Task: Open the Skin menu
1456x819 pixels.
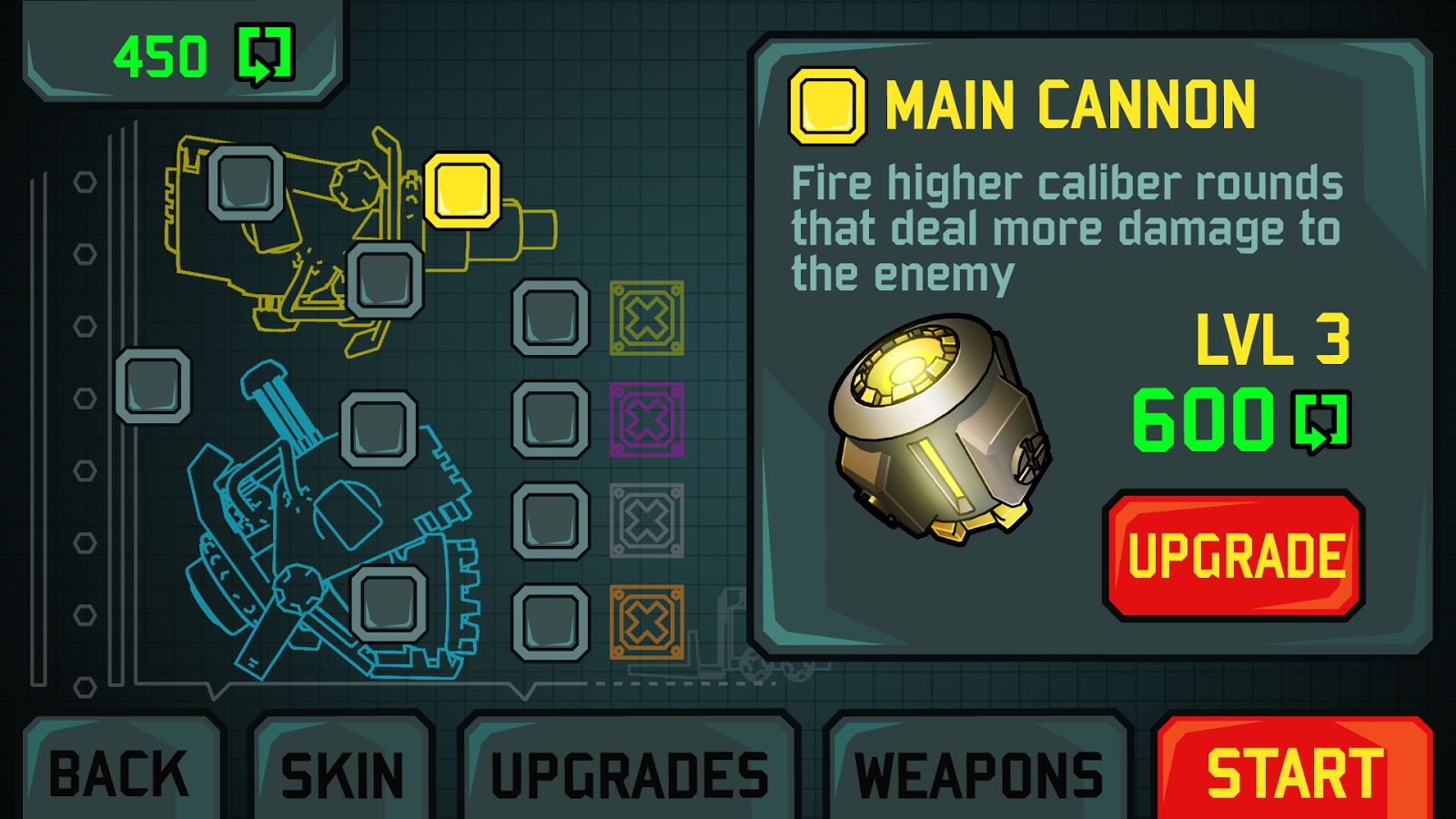Action: pyautogui.click(x=341, y=773)
